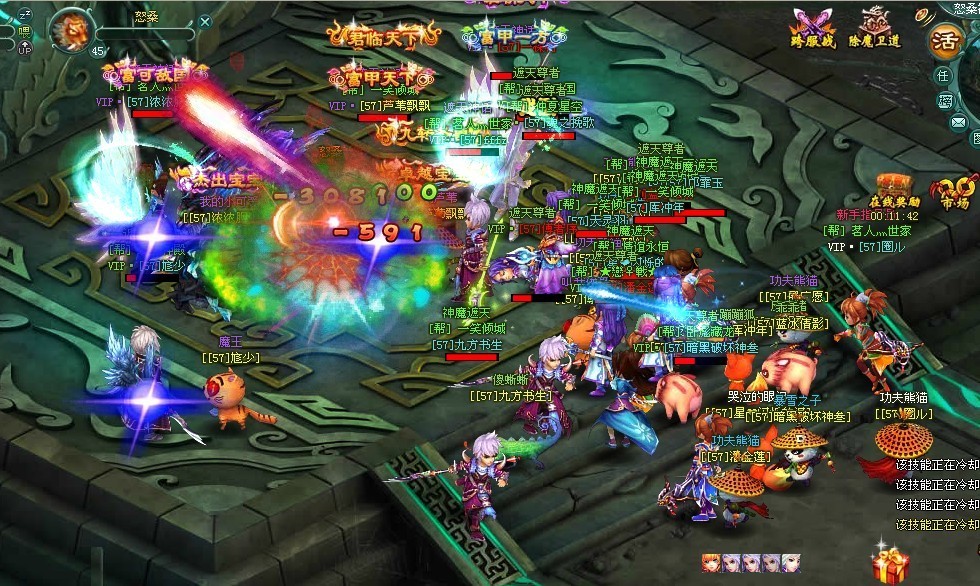Open the red gift box icon
This screenshot has height=586, width=980.
coord(889,566)
